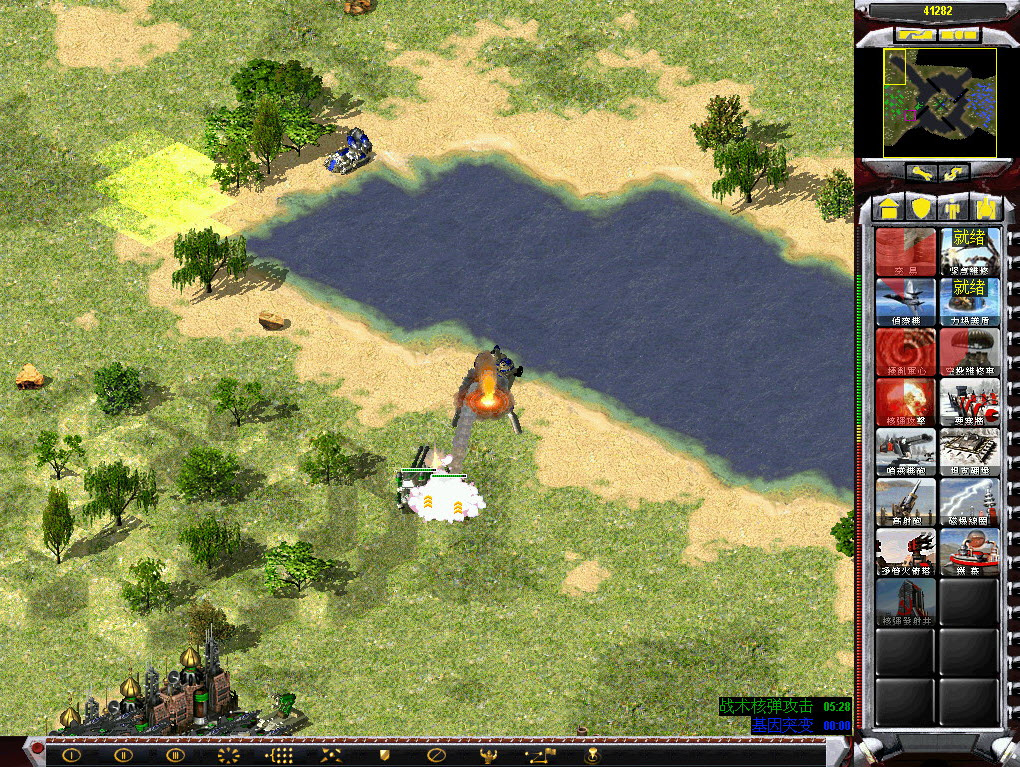Choose the multi-barrel rocket tower icon
The width and height of the screenshot is (1020, 767).
906,552
